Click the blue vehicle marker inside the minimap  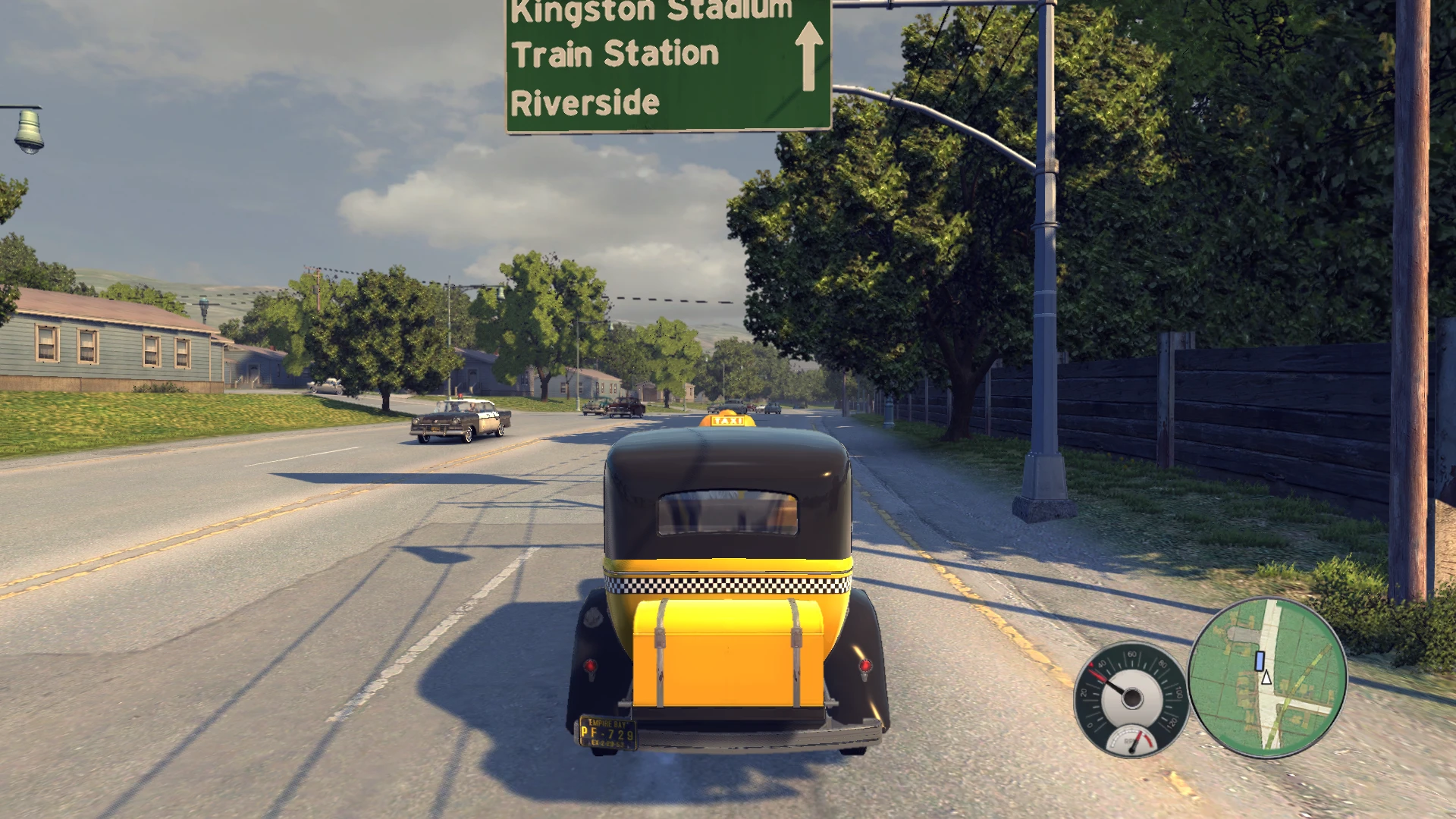click(1260, 661)
